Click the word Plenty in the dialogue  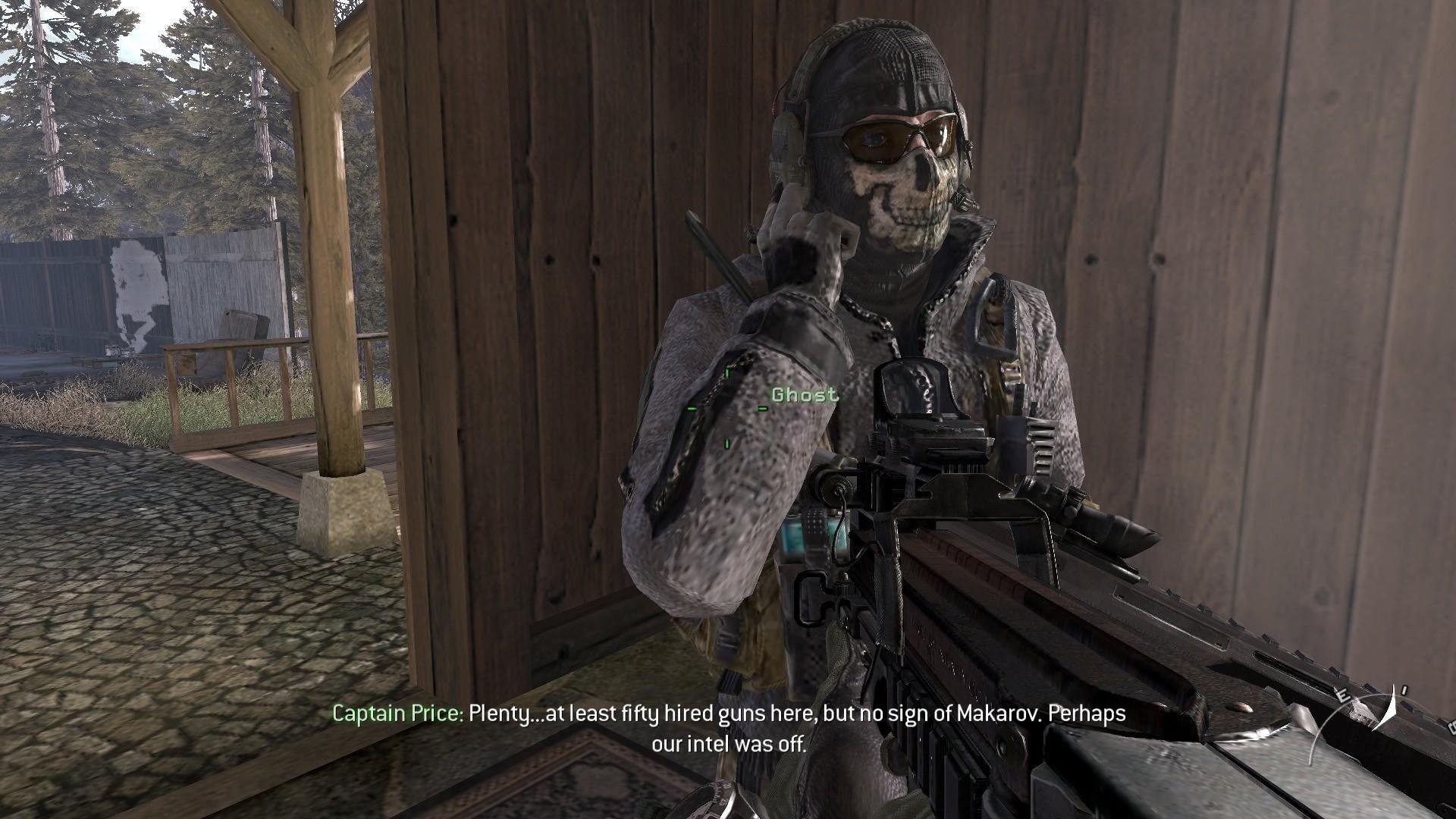pyautogui.click(x=502, y=713)
